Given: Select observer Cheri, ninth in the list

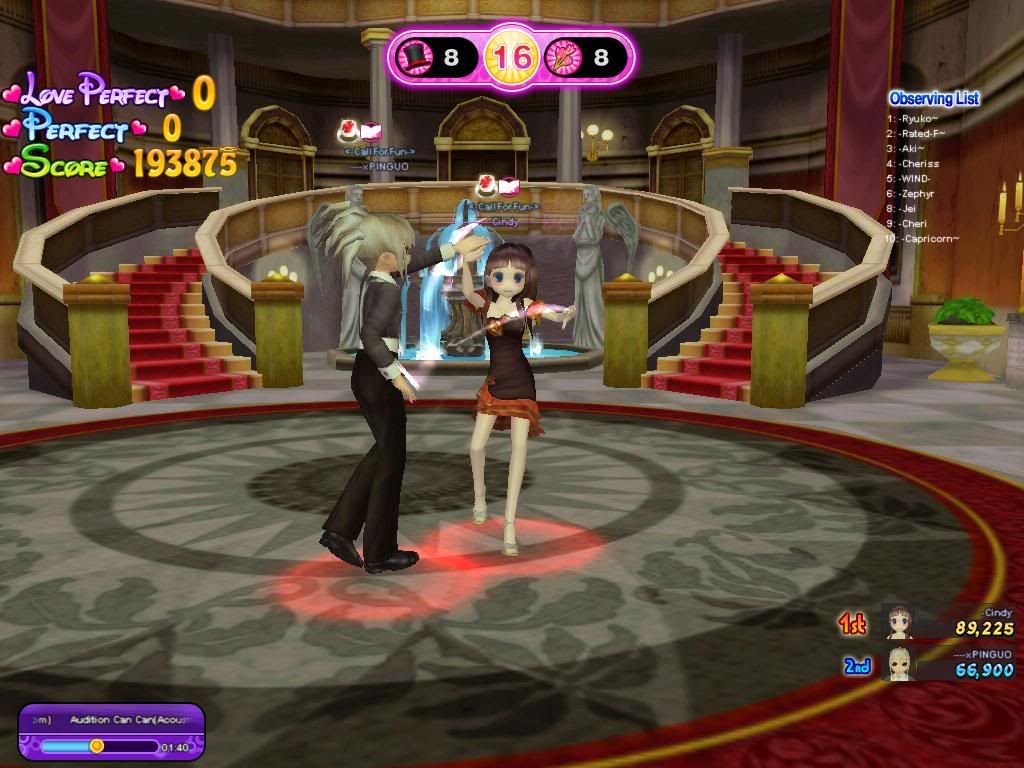Looking at the screenshot, I should tap(912, 224).
